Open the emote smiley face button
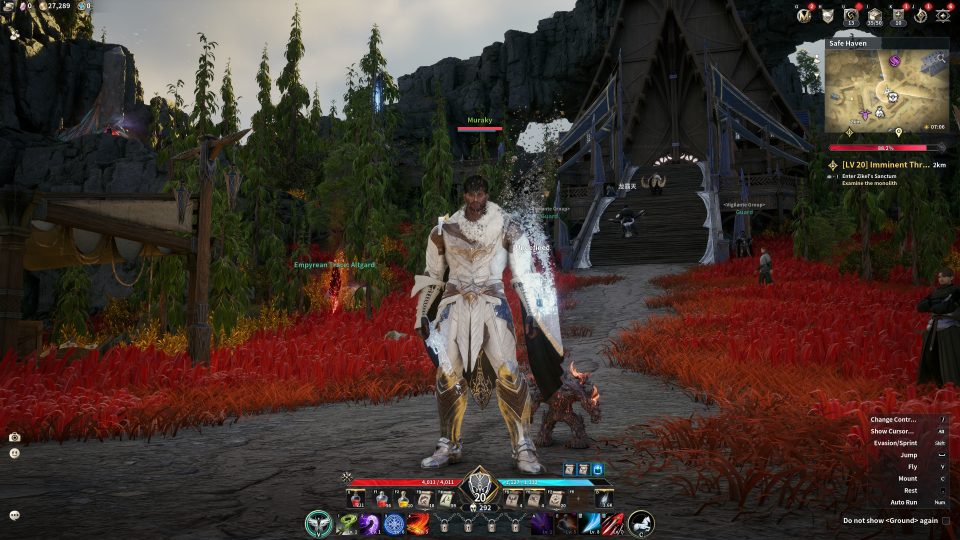Screen dimensions: 960x540 point(15,453)
